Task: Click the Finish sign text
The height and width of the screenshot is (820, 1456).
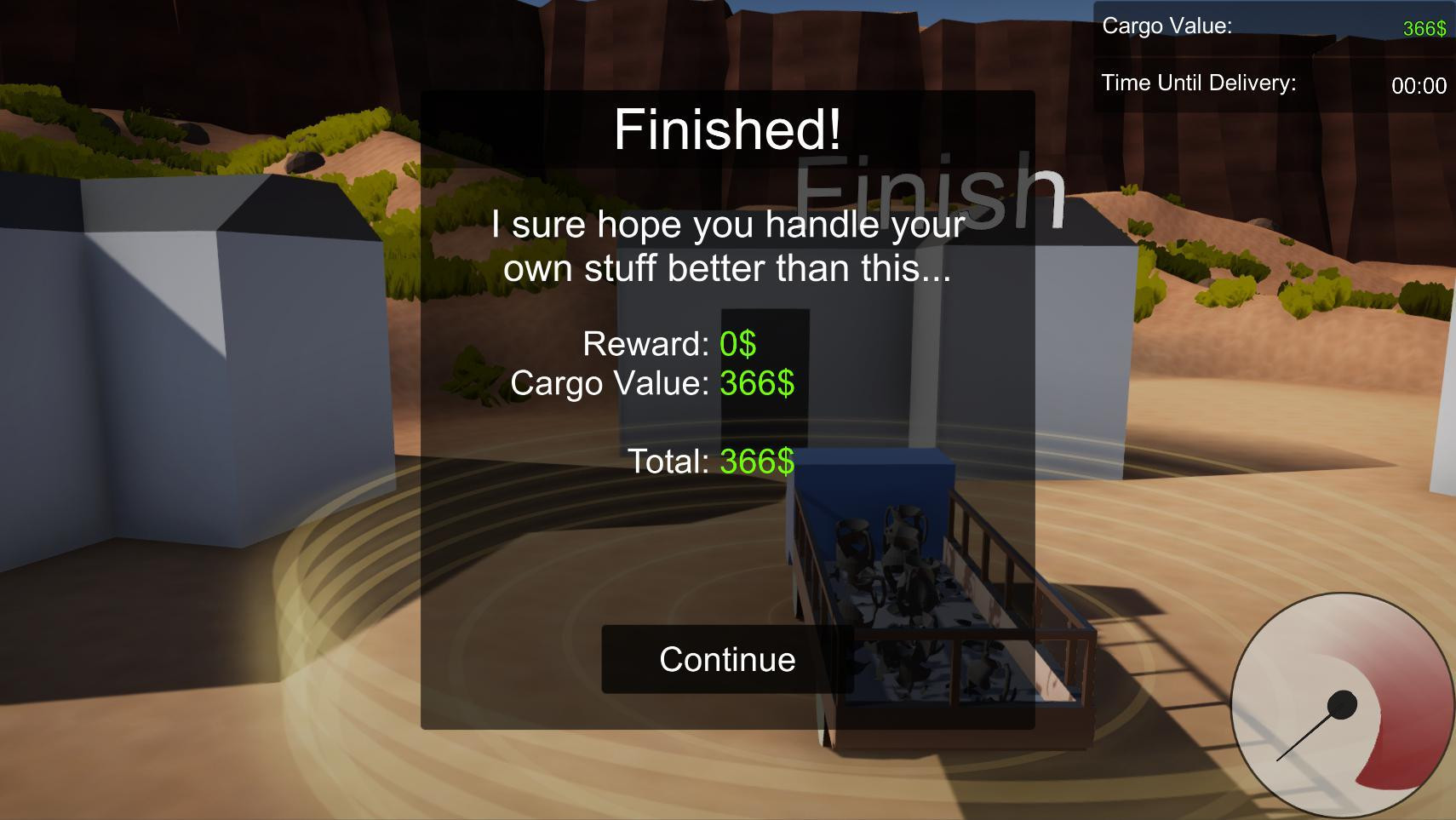Action: point(928,192)
